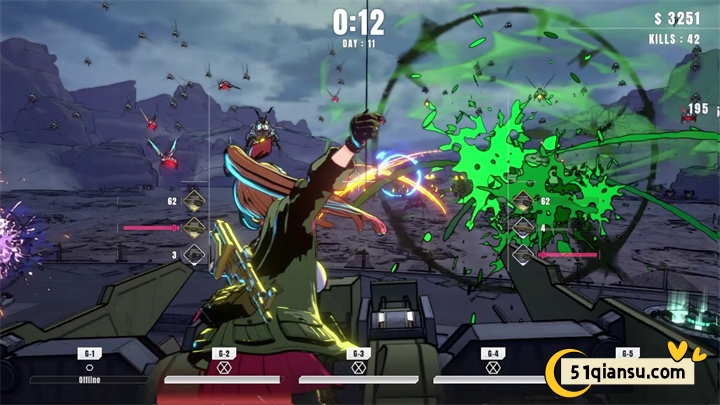This screenshot has height=405, width=720.
Task: Select the G-4 turret slot
Action: pyautogui.click(x=492, y=367)
